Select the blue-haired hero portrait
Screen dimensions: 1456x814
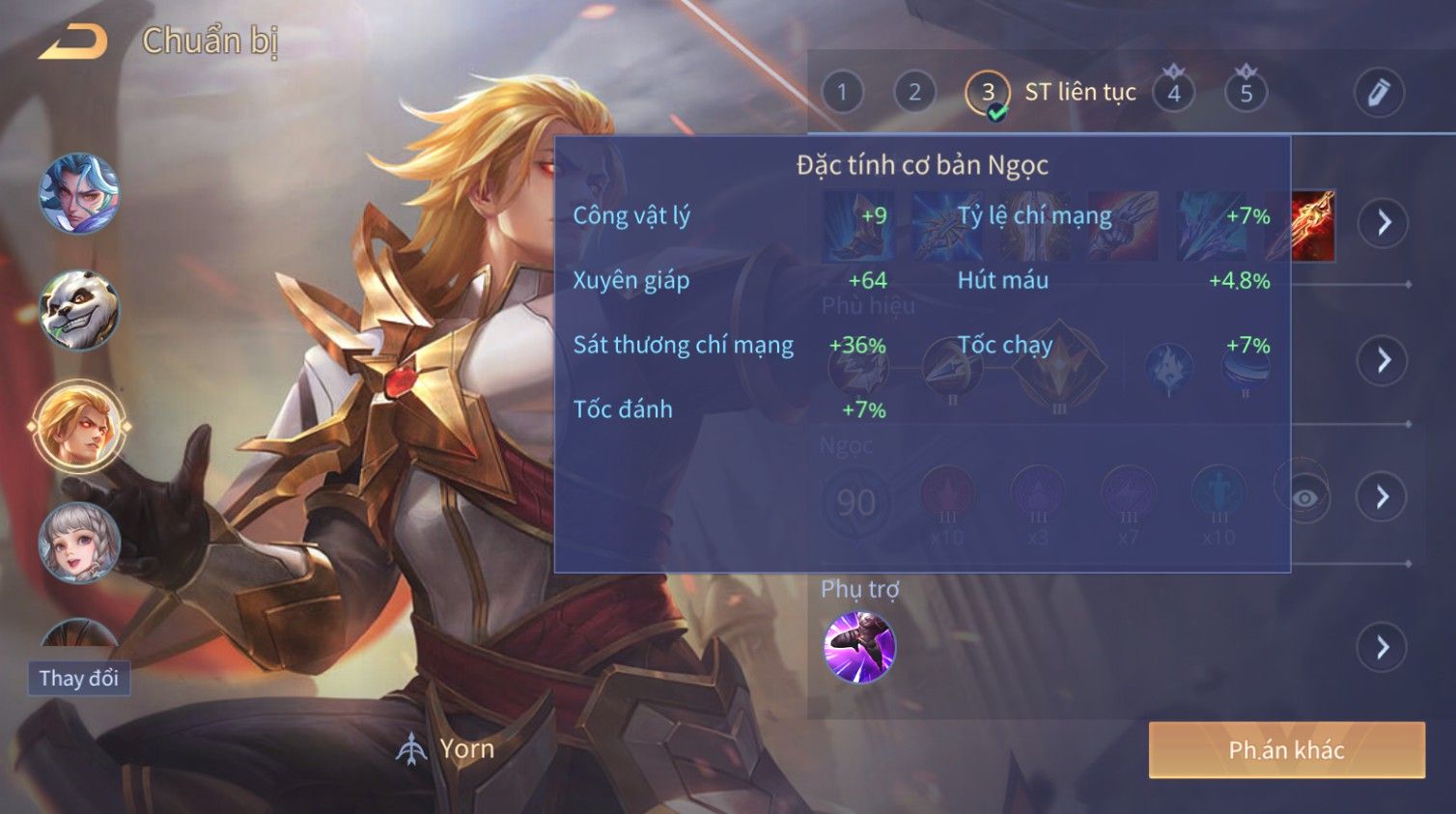tap(79, 194)
